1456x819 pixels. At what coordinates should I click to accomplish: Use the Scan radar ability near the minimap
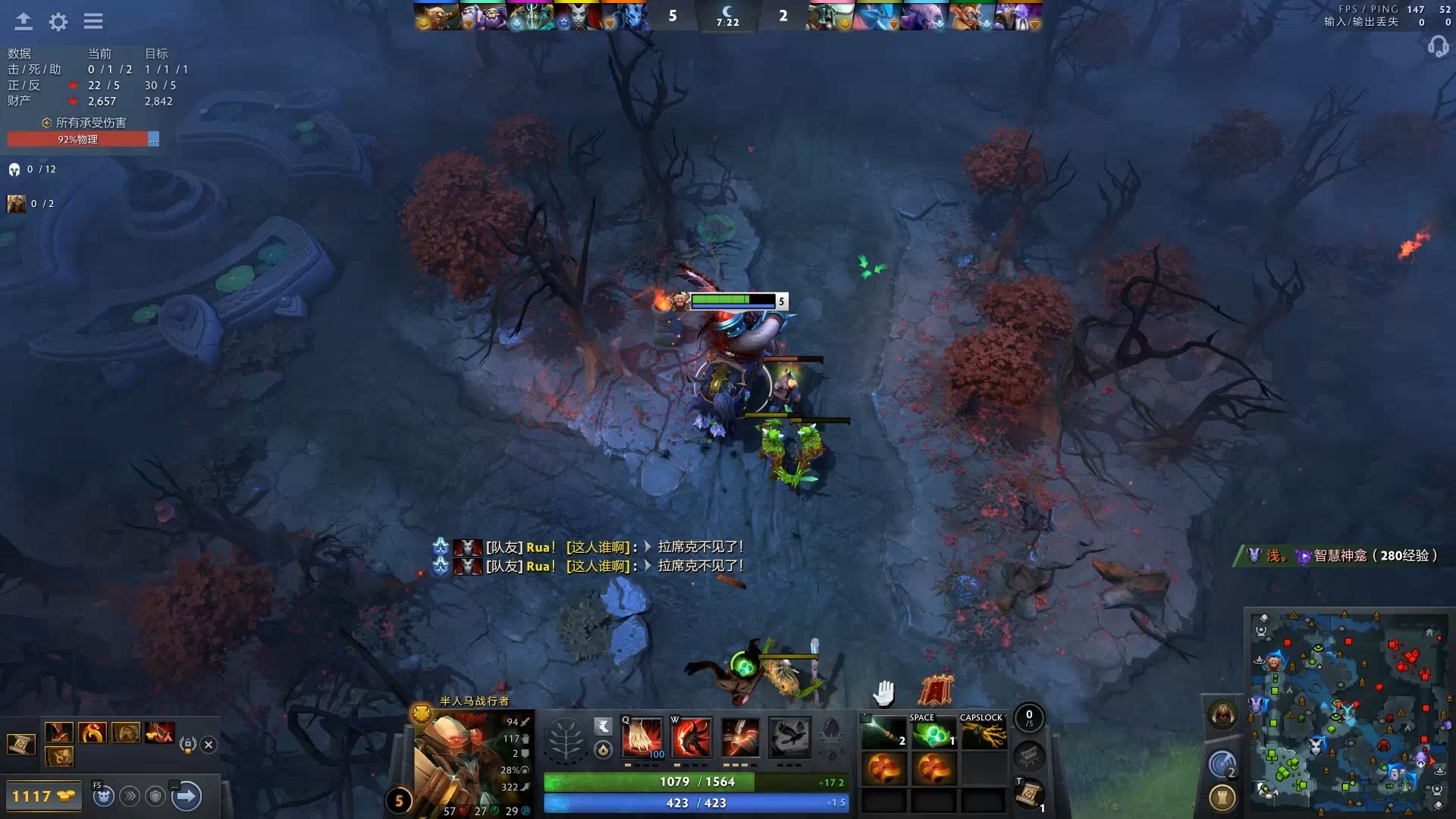[1221, 763]
